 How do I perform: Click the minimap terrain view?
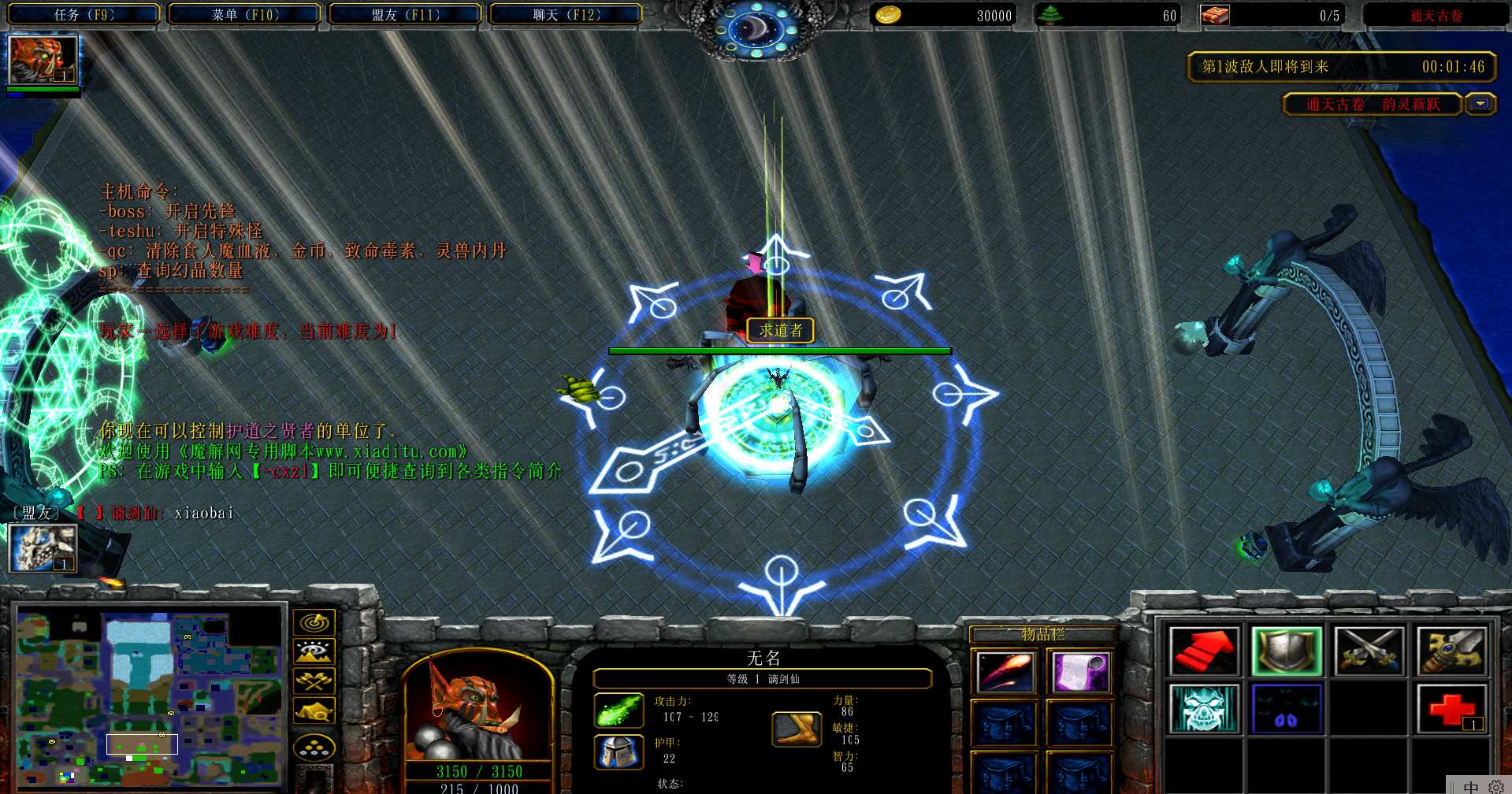click(x=150, y=695)
